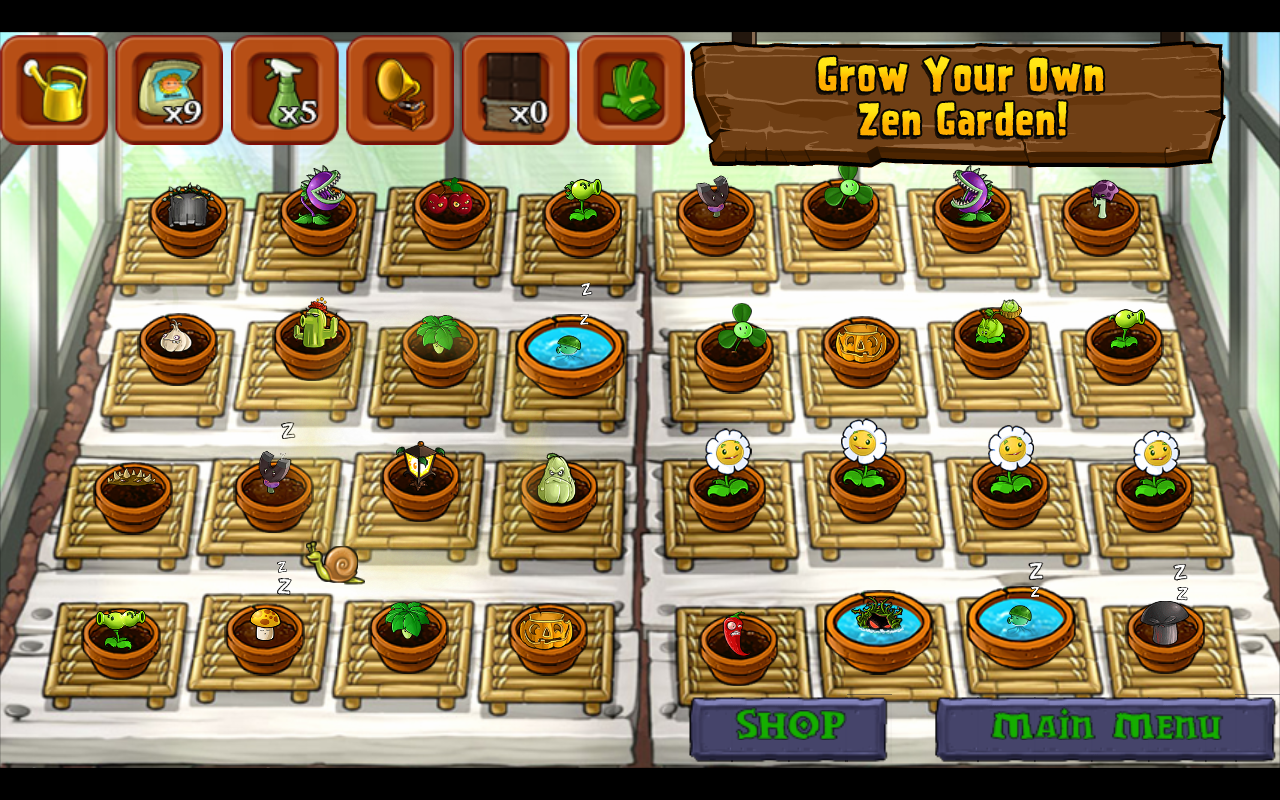Activate the phonograph tool
The height and width of the screenshot is (800, 1280).
tap(400, 90)
